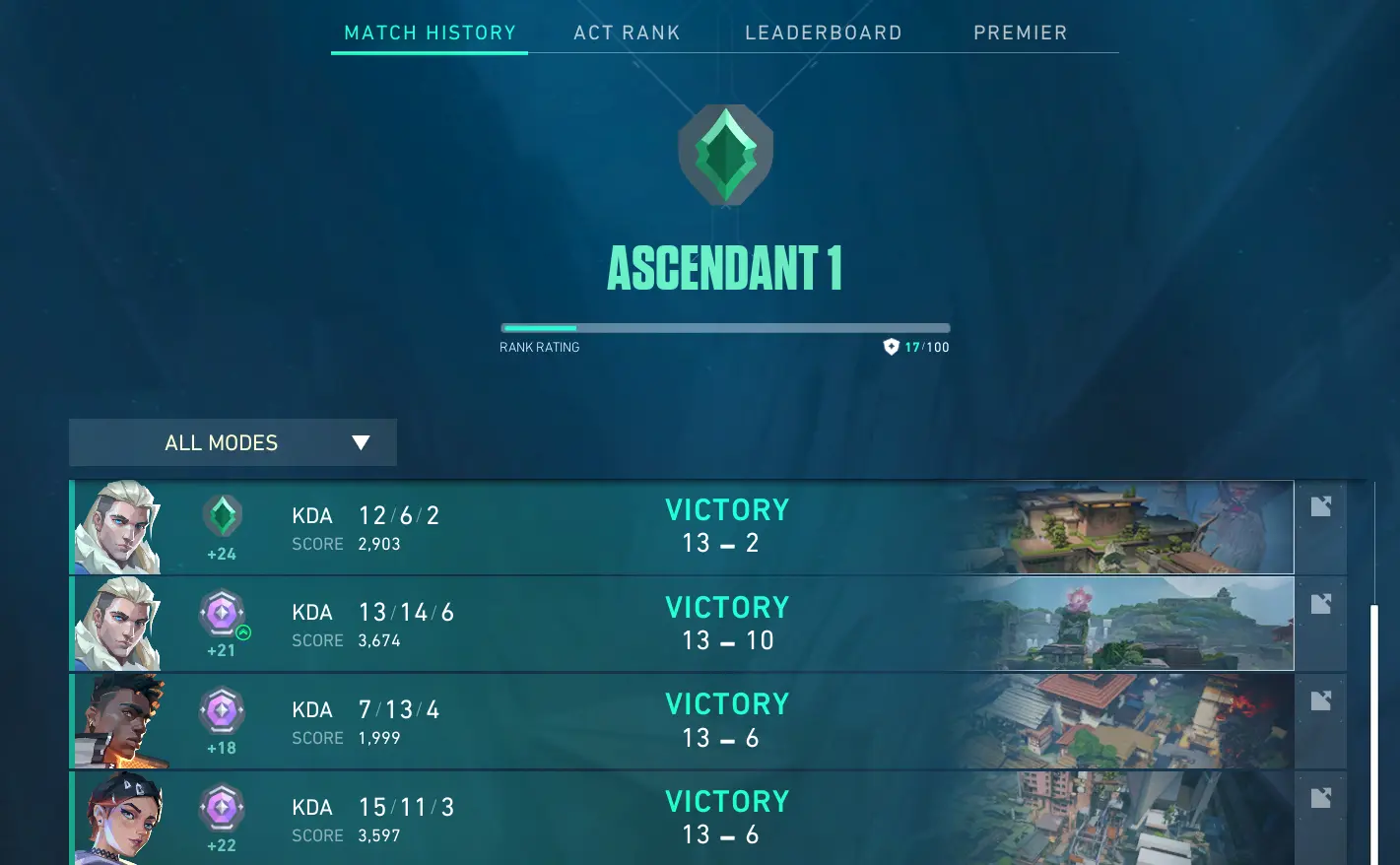
Task: Click the rank badge next to +18
Action: tap(222, 708)
